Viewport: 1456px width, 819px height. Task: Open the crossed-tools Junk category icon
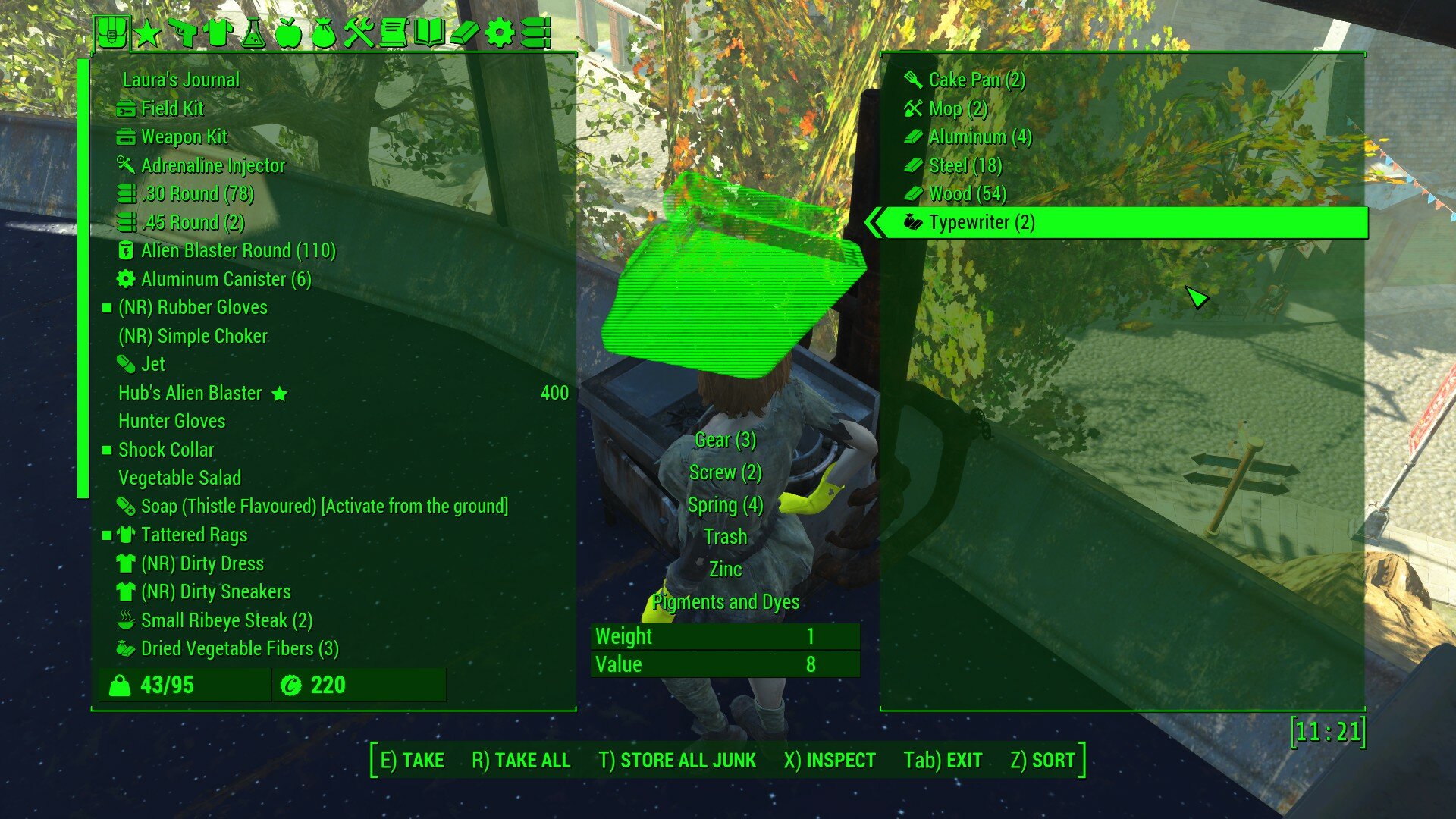click(359, 32)
